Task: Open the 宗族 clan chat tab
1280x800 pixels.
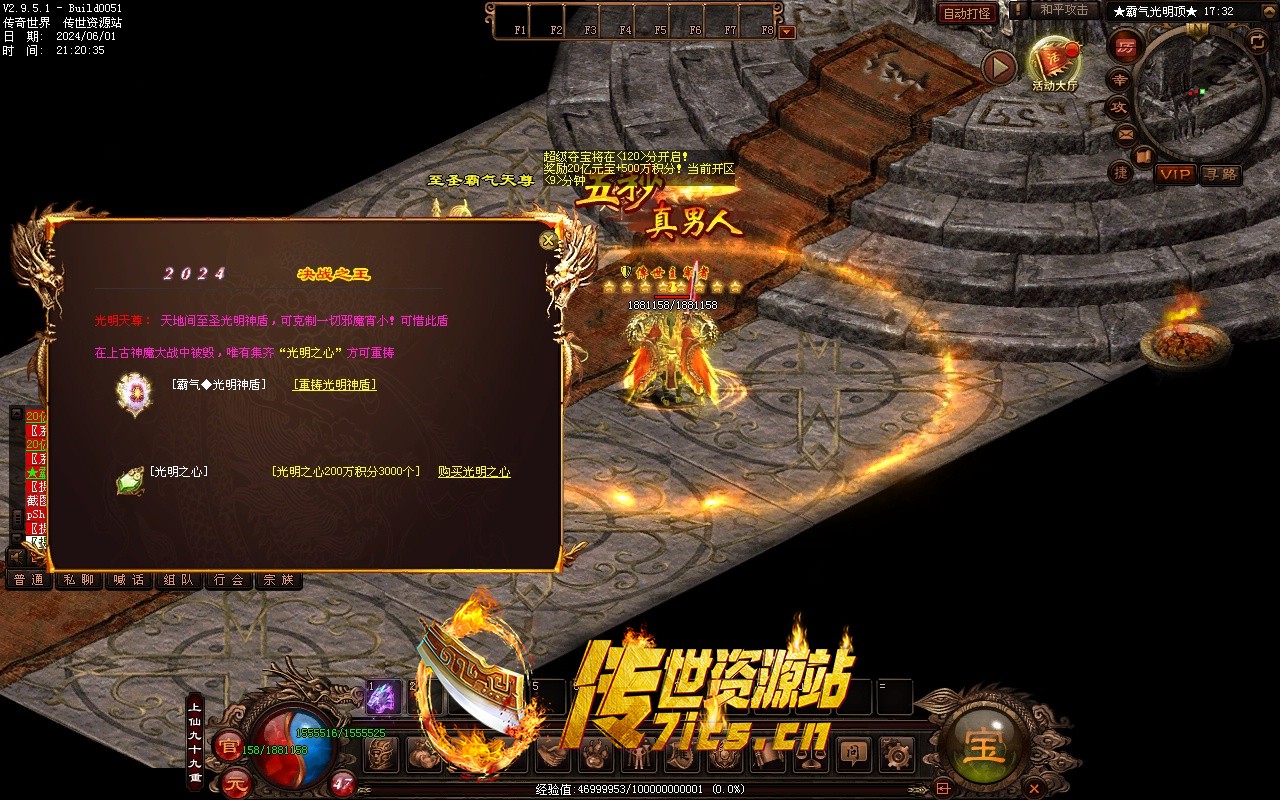Action: (279, 580)
